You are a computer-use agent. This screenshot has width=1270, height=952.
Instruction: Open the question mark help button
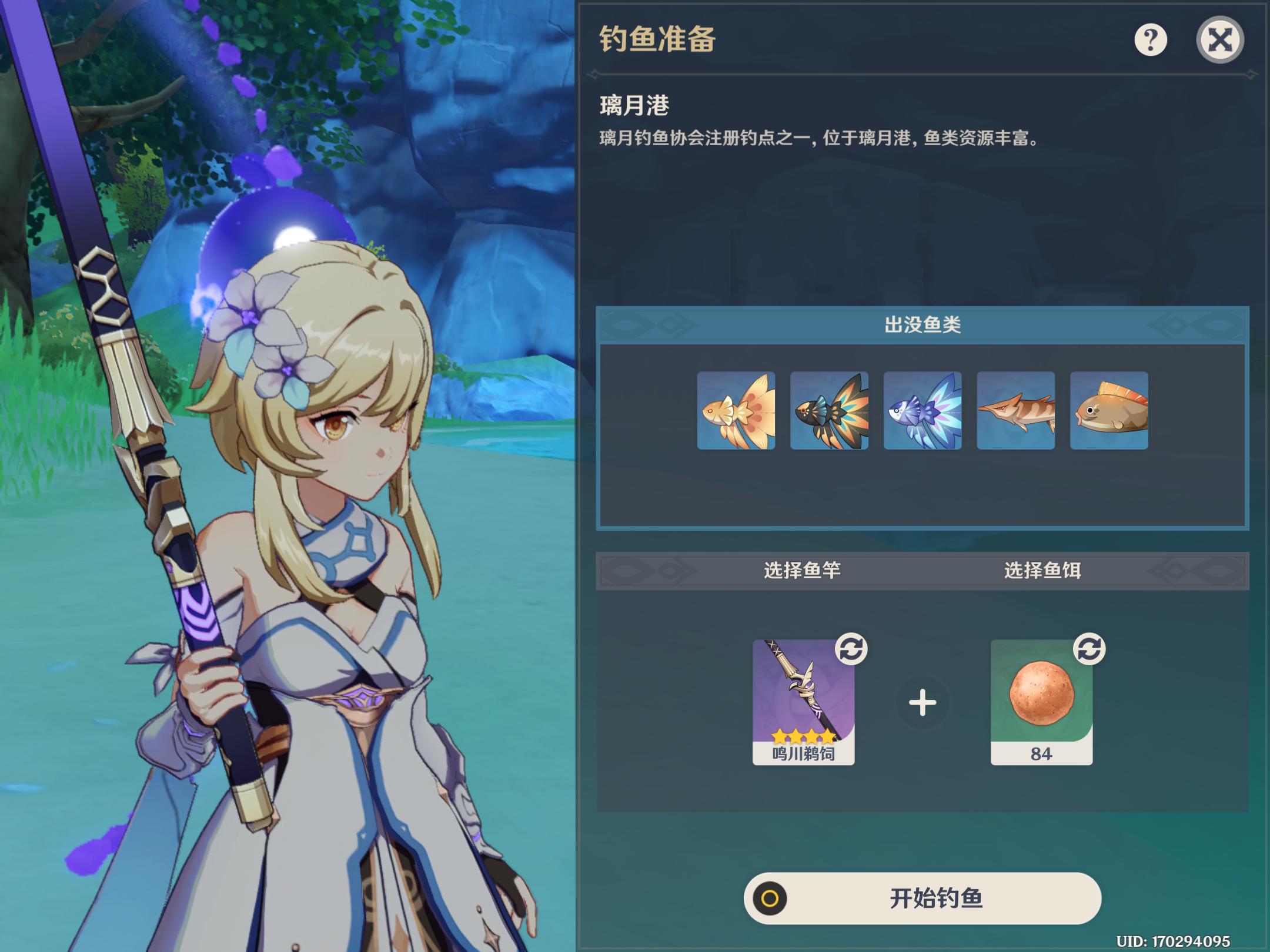1150,40
